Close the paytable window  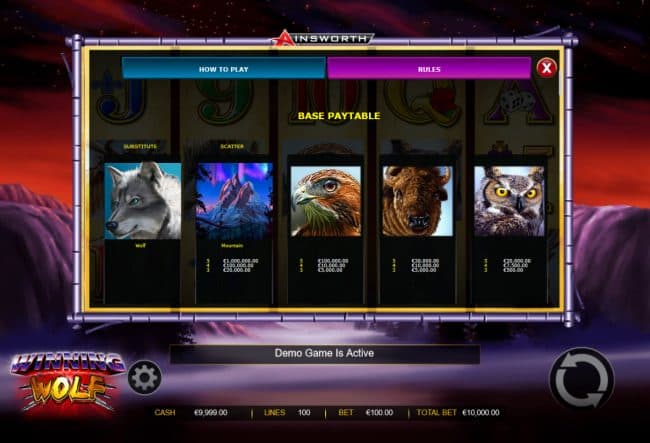pos(546,68)
